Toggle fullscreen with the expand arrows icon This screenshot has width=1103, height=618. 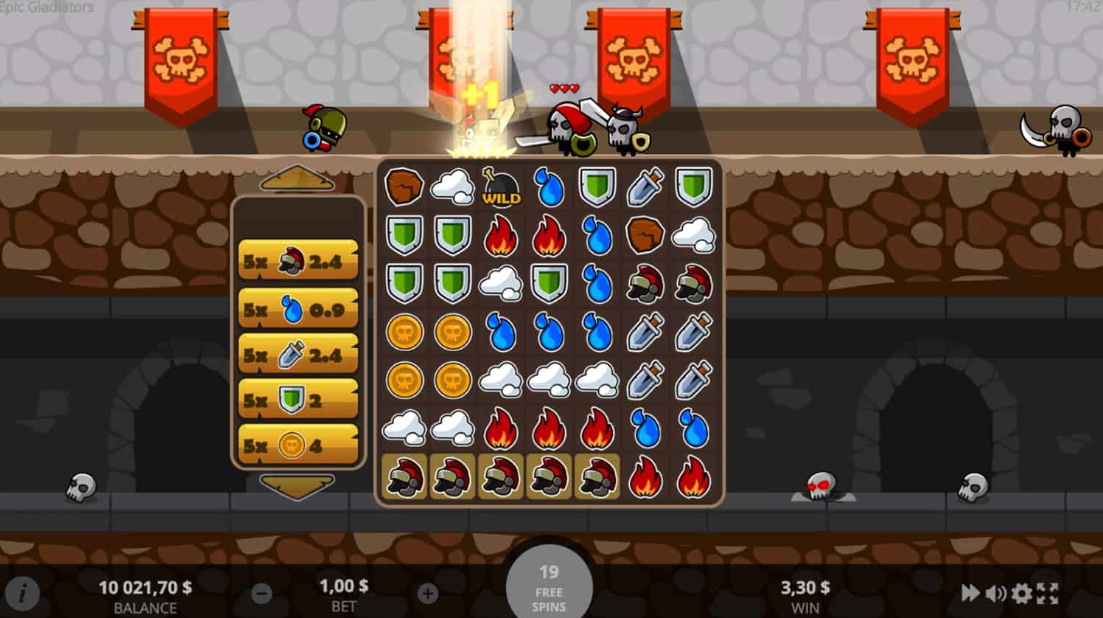[1047, 593]
